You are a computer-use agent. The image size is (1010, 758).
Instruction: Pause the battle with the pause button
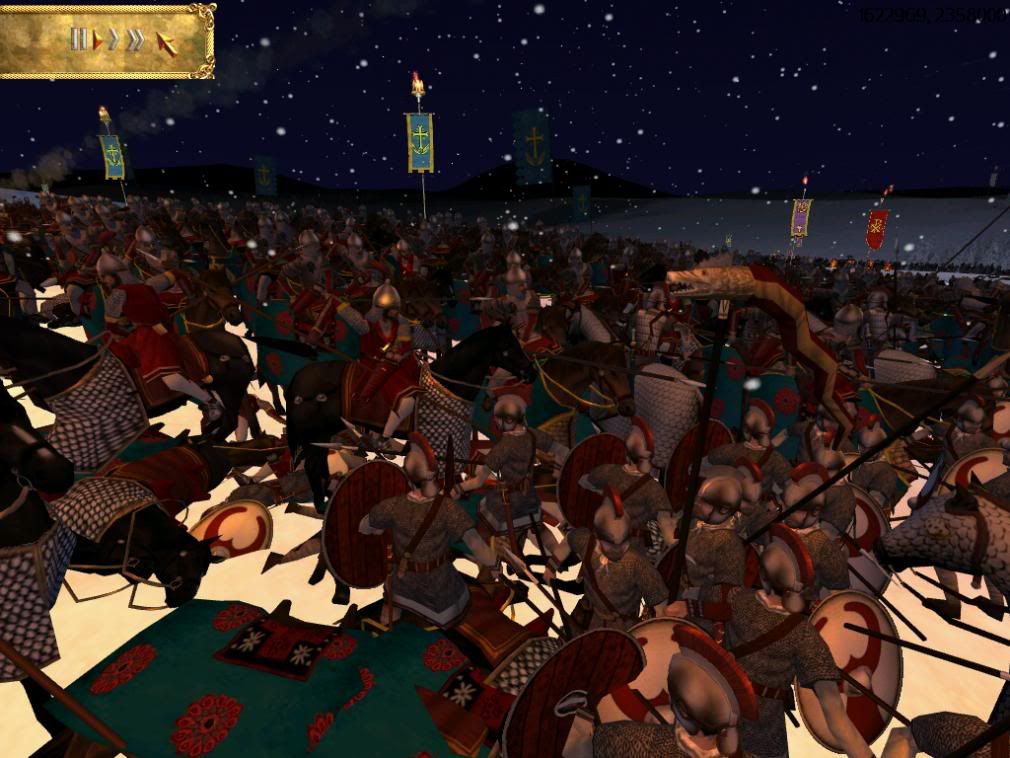(78, 40)
